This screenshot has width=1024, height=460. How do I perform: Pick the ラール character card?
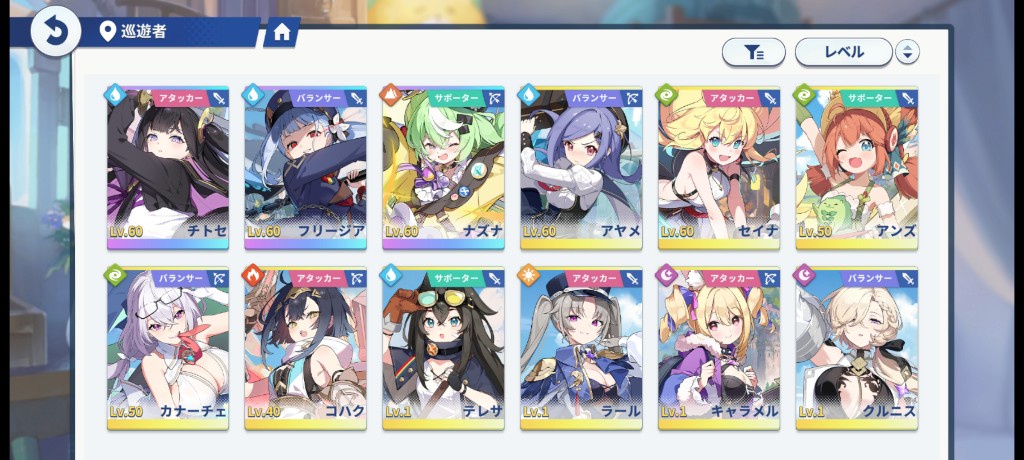[581, 348]
